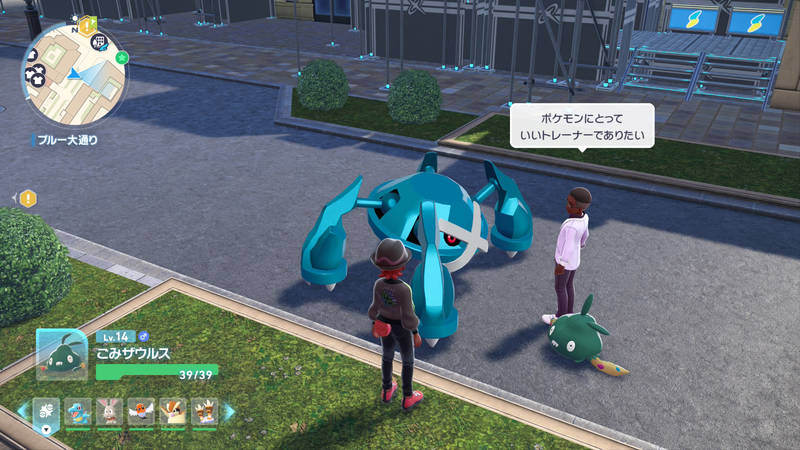Cycle party left with the arrow

tap(22, 411)
